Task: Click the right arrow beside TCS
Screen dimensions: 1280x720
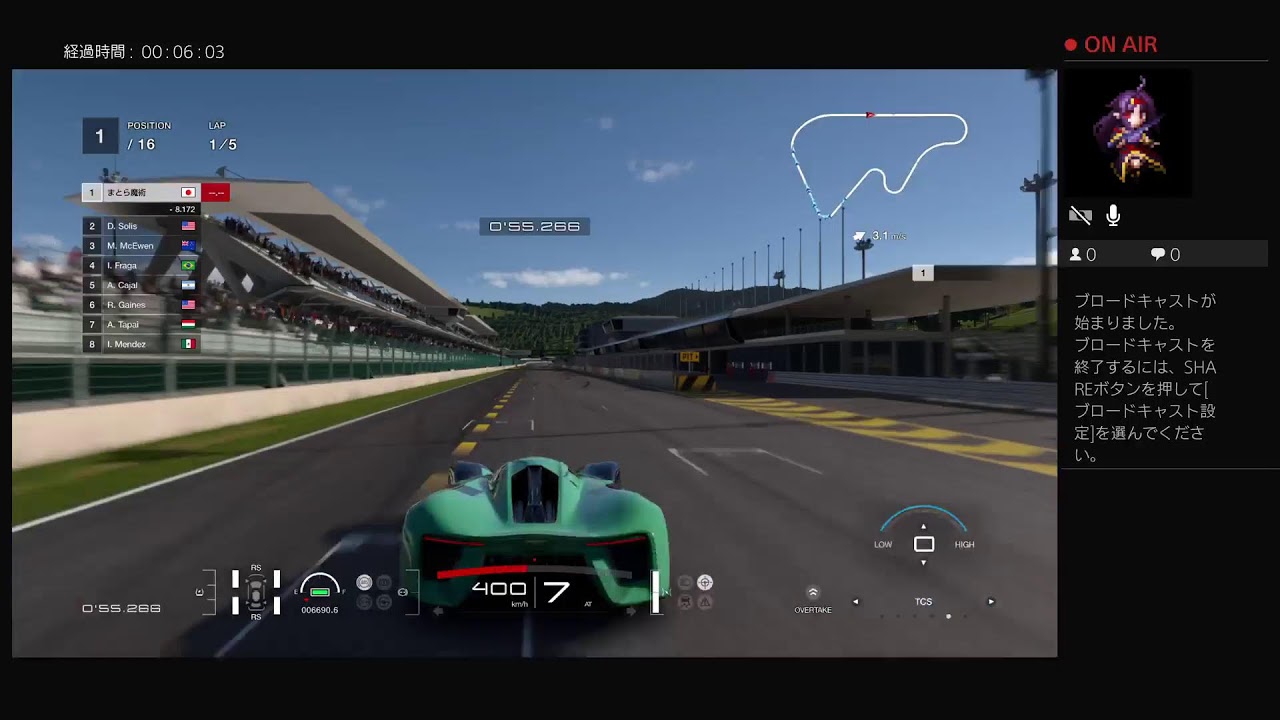Action: [x=991, y=602]
